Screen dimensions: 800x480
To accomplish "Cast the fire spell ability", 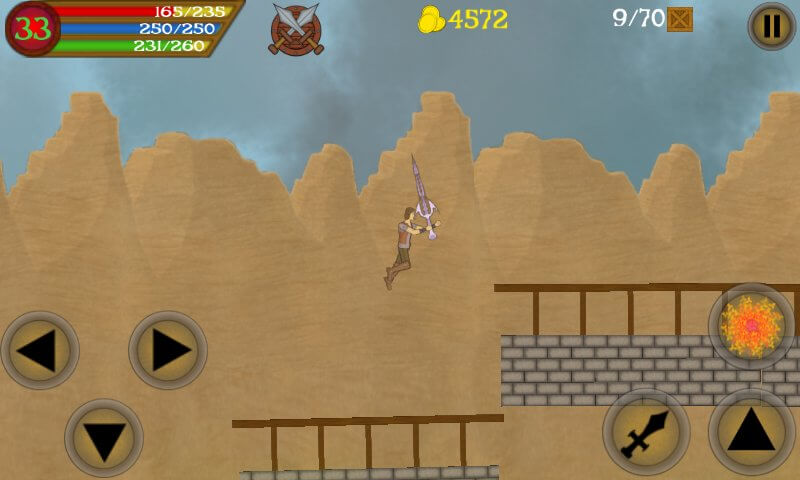I will (751, 326).
